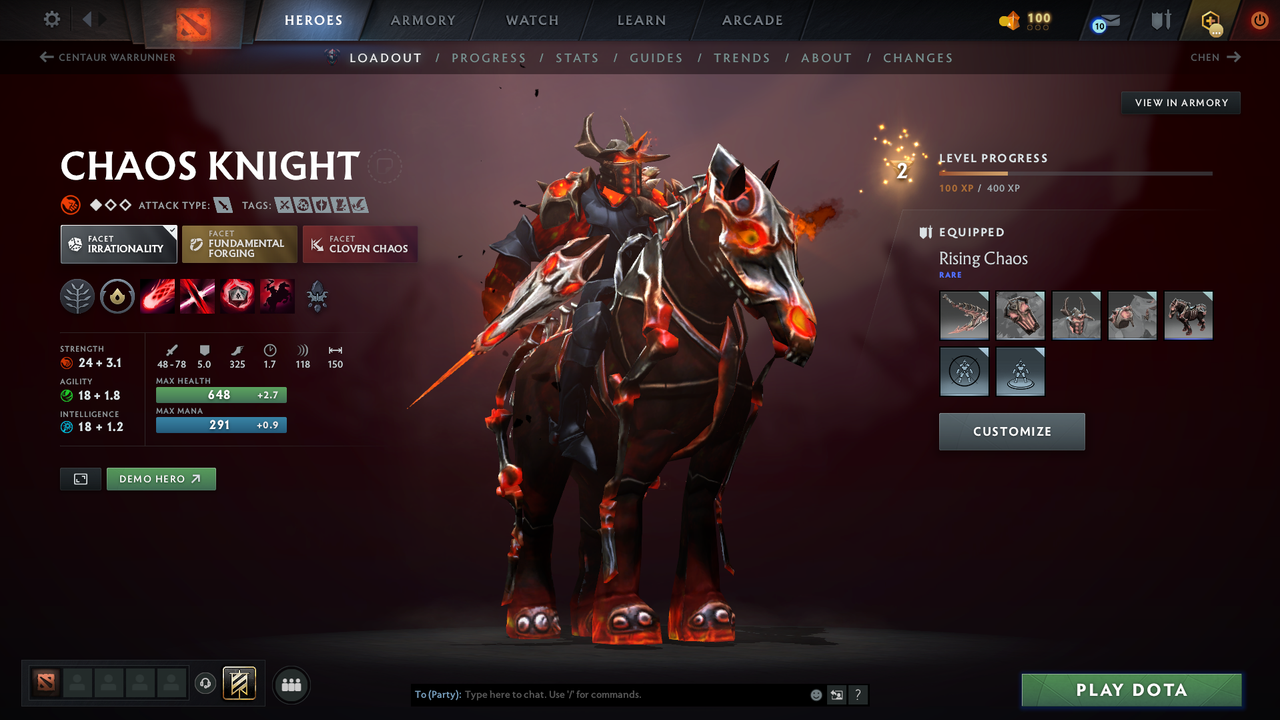View the Phantasm ultimate ability icon
Image resolution: width=1280 pixels, height=720 pixels.
coord(276,296)
